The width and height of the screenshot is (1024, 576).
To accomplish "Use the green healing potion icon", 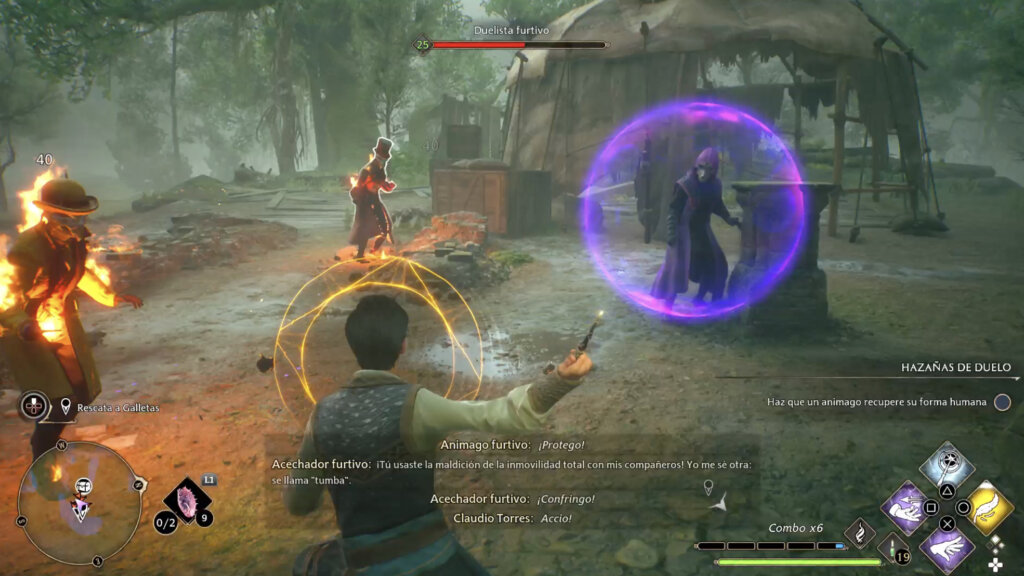I will [x=892, y=547].
